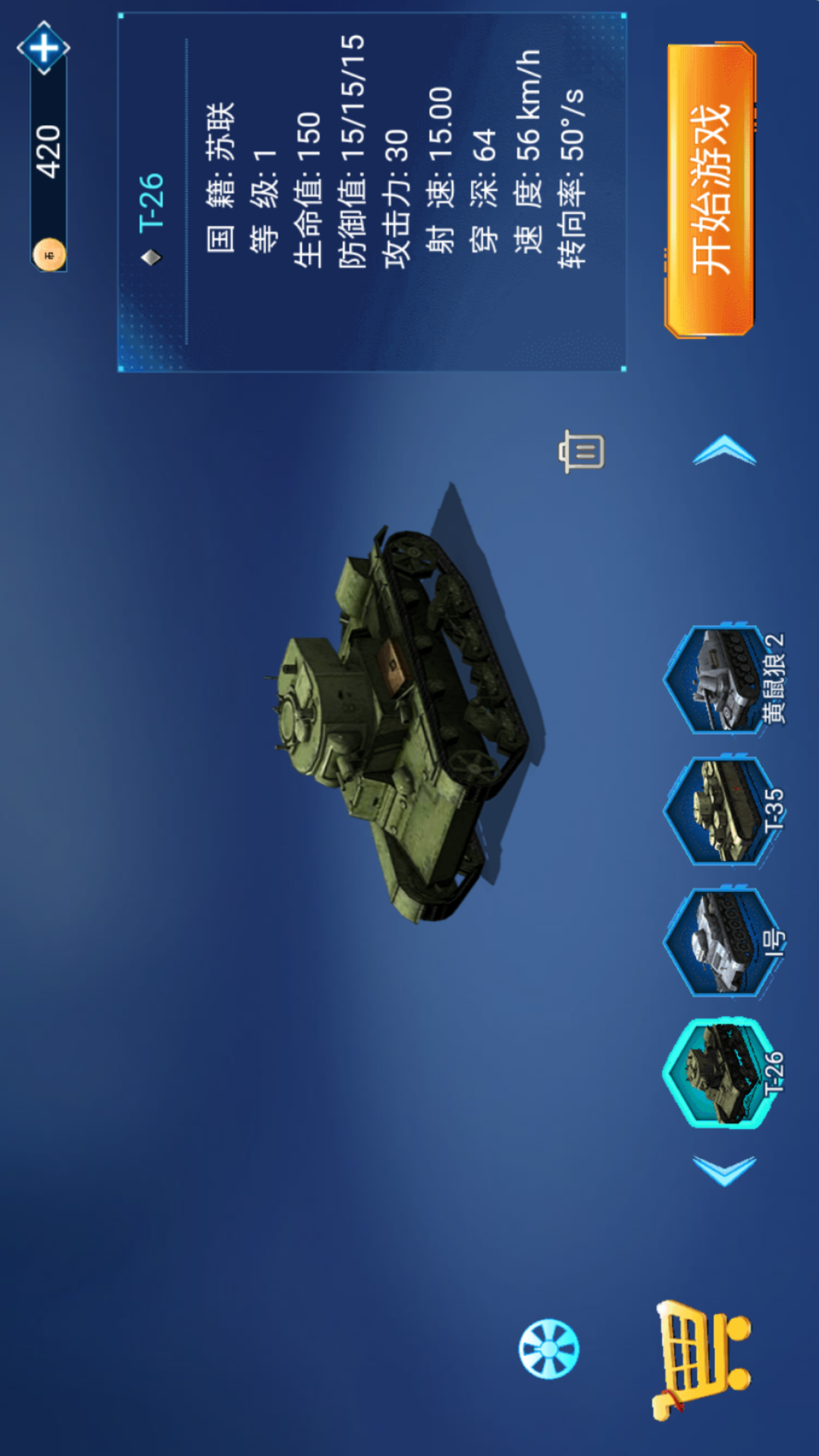
Task: Show previous tanks with the arrow beside T-26
Action: point(724,1170)
